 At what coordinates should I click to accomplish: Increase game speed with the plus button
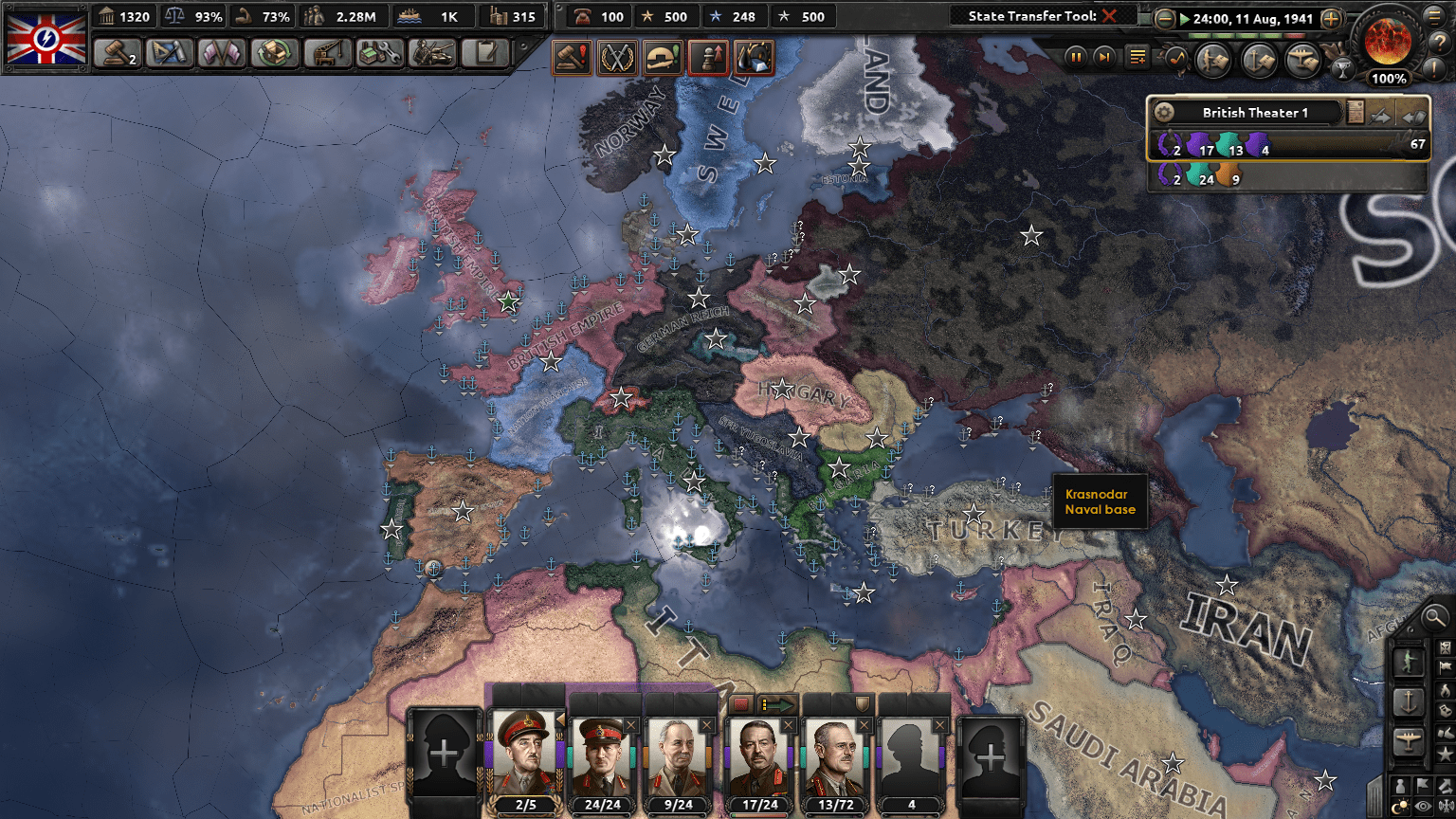click(1331, 19)
